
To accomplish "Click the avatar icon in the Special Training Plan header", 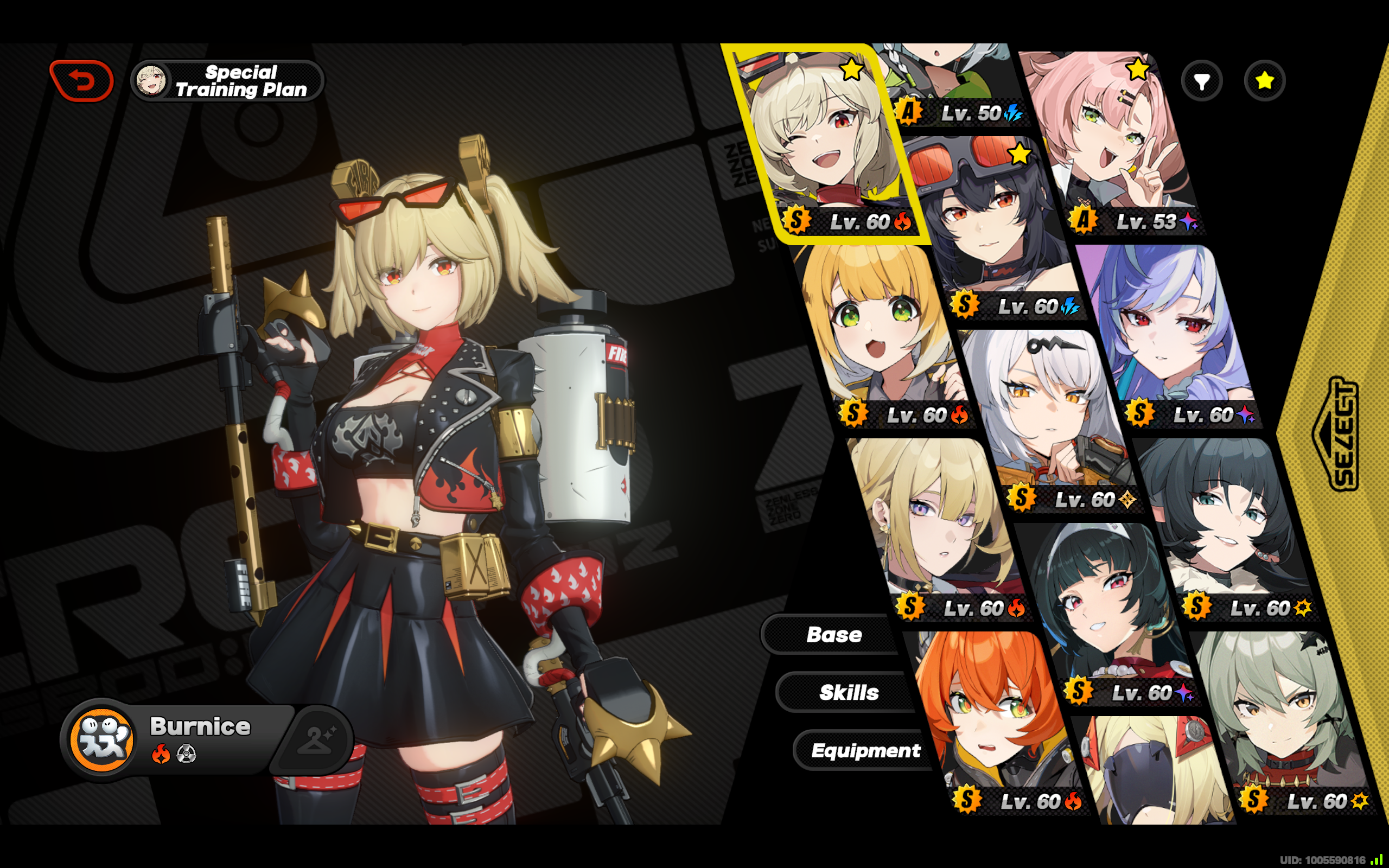I will coord(151,80).
